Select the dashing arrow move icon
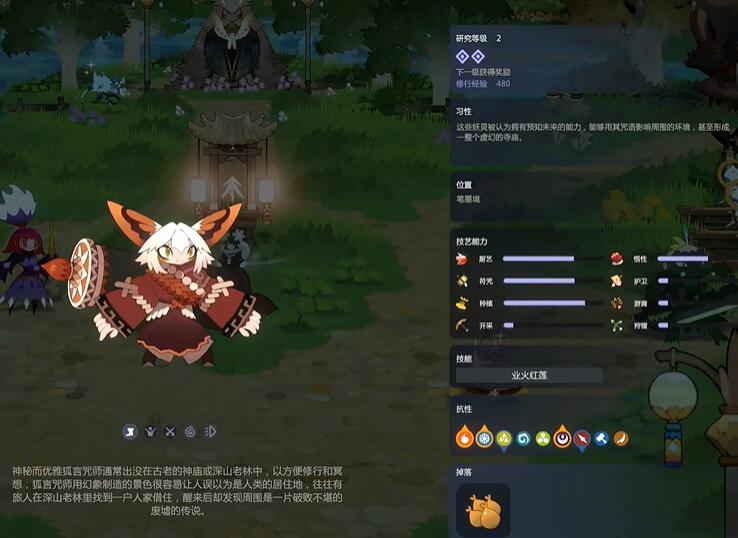 pos(210,432)
